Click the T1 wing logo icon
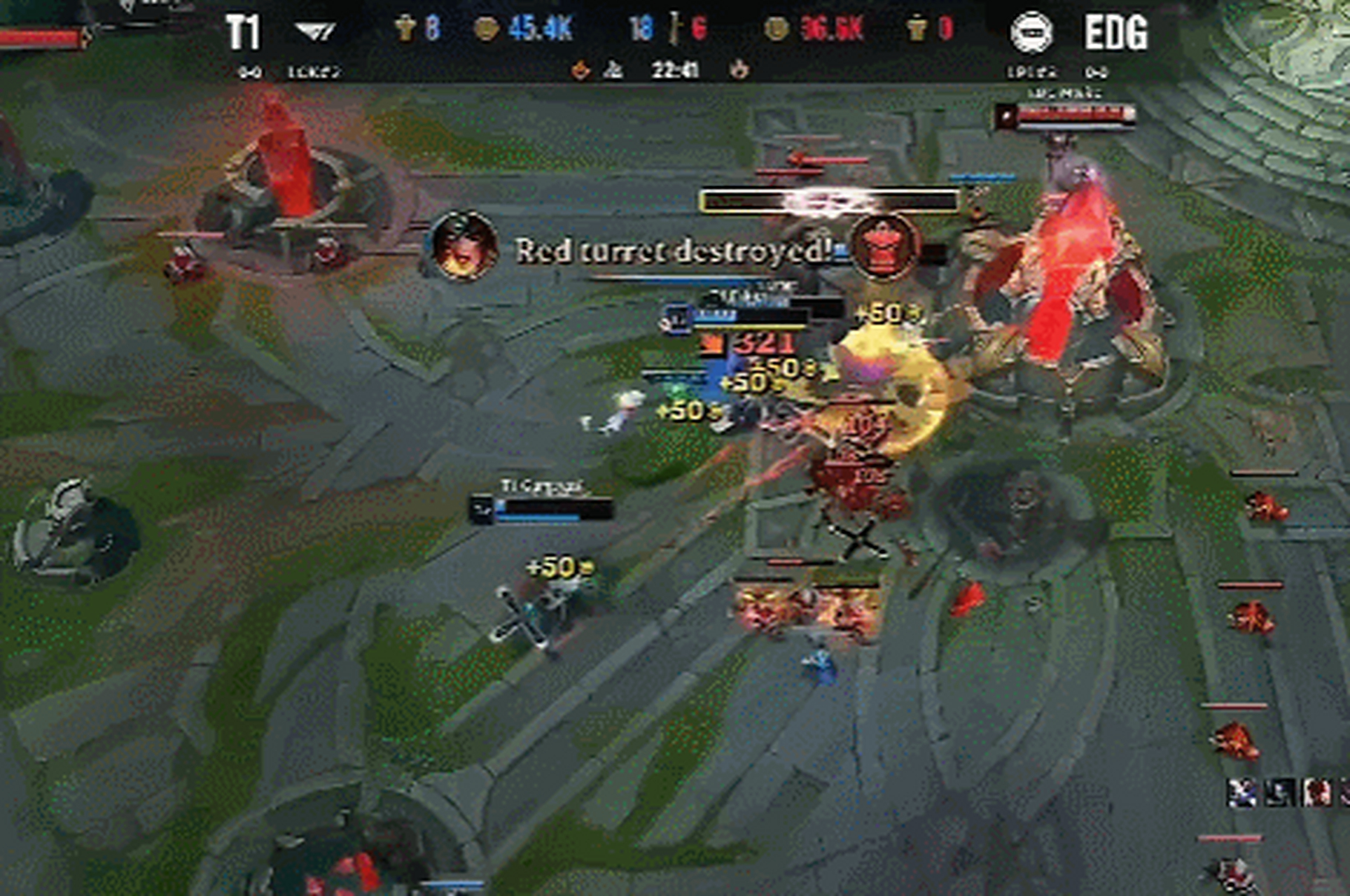This screenshot has width=1350, height=896. point(314,29)
